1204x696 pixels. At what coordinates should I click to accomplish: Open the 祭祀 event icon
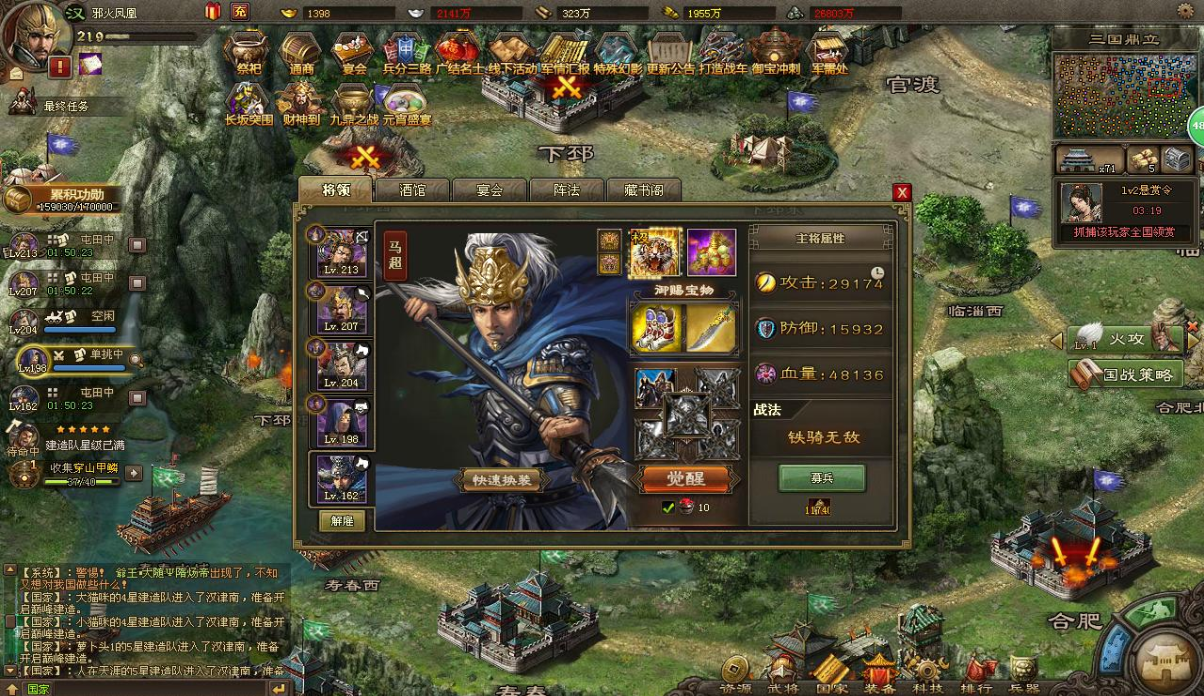pyautogui.click(x=248, y=52)
